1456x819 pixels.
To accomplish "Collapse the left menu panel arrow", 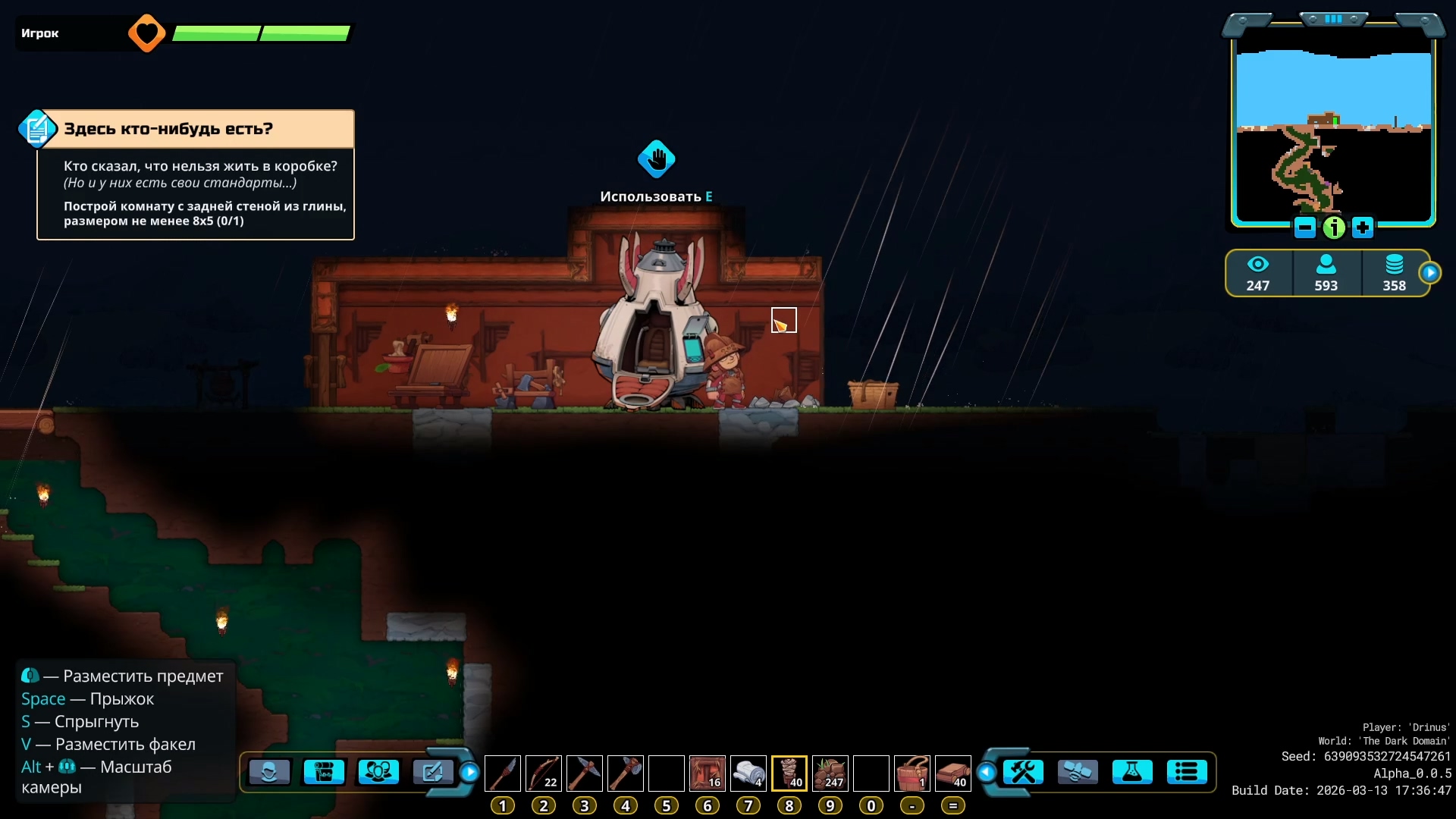I will pyautogui.click(x=470, y=773).
